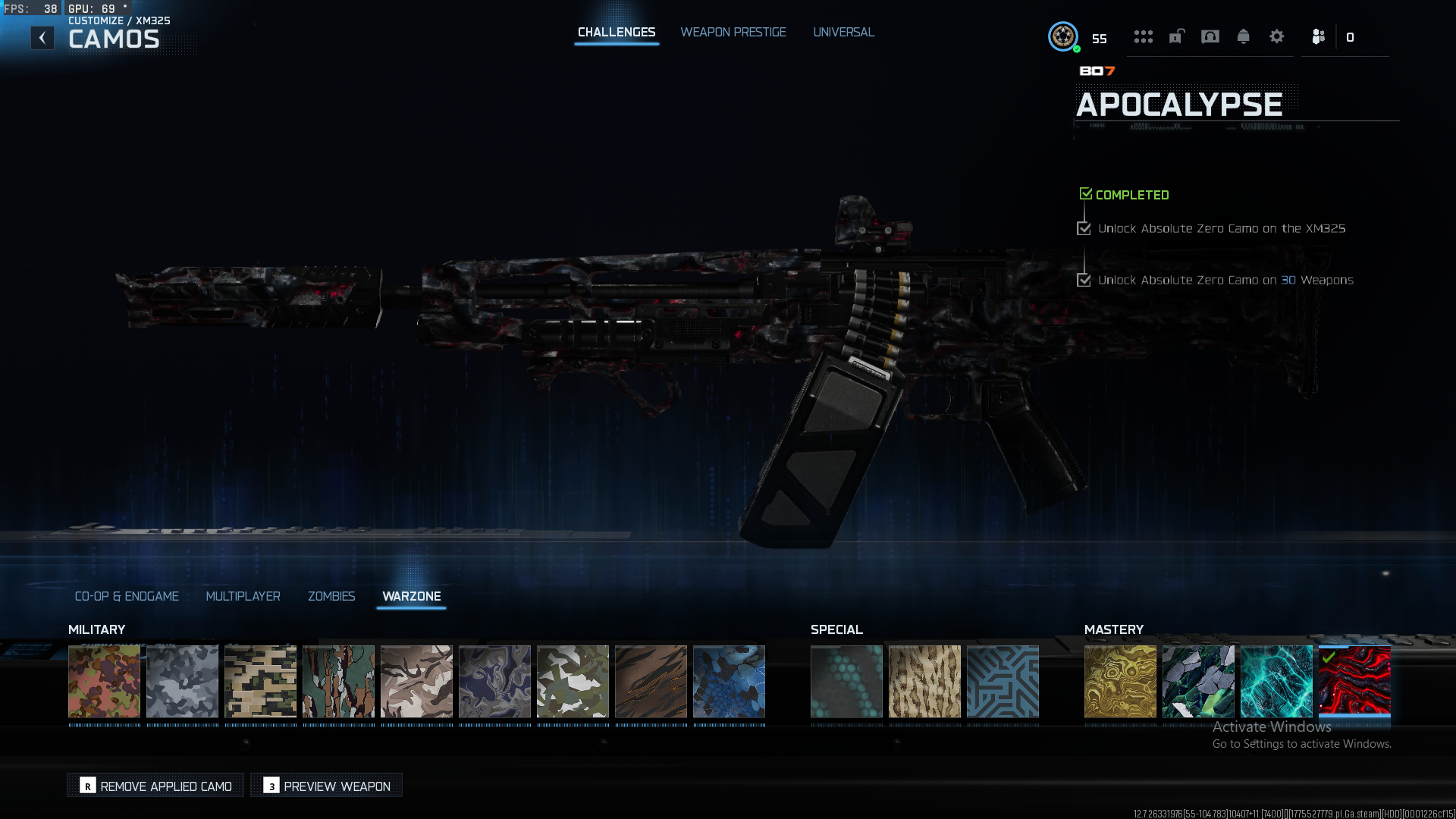This screenshot has width=1456, height=819.
Task: Open the social party icon
Action: click(1319, 36)
